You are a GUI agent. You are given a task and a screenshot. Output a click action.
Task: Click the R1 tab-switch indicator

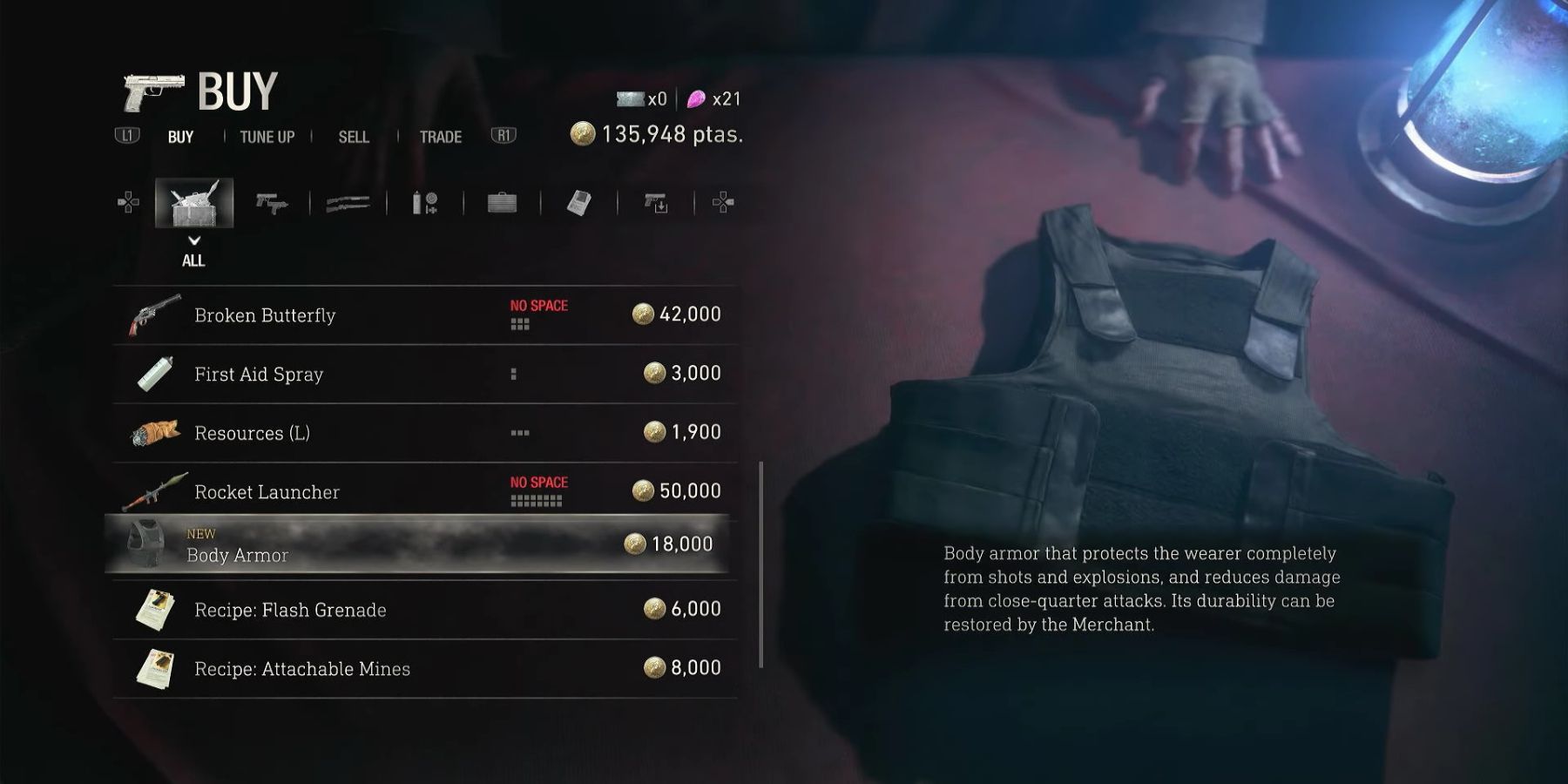[504, 136]
